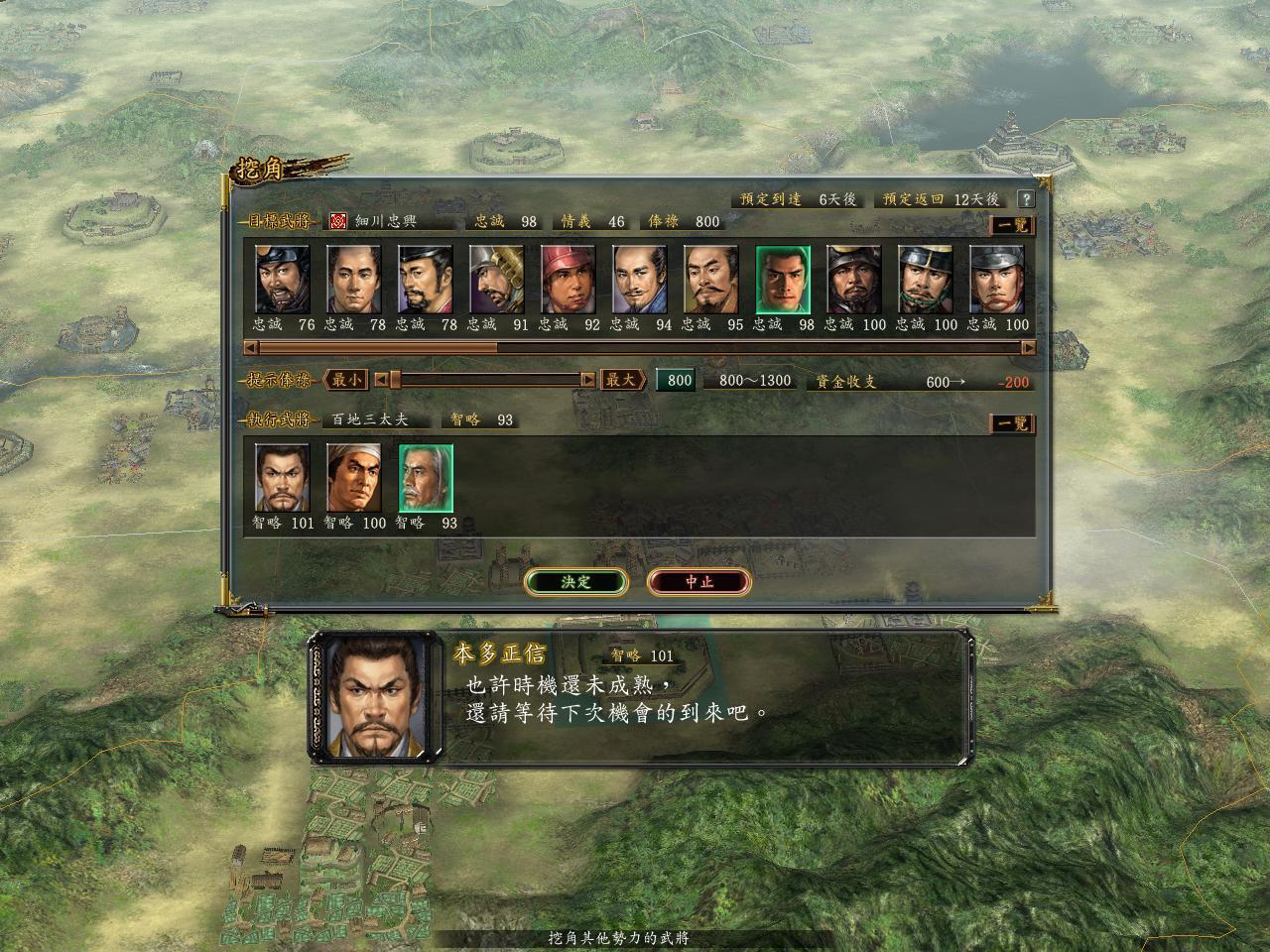Click the officer list scrollbar's right arrow

pyautogui.click(x=1028, y=348)
